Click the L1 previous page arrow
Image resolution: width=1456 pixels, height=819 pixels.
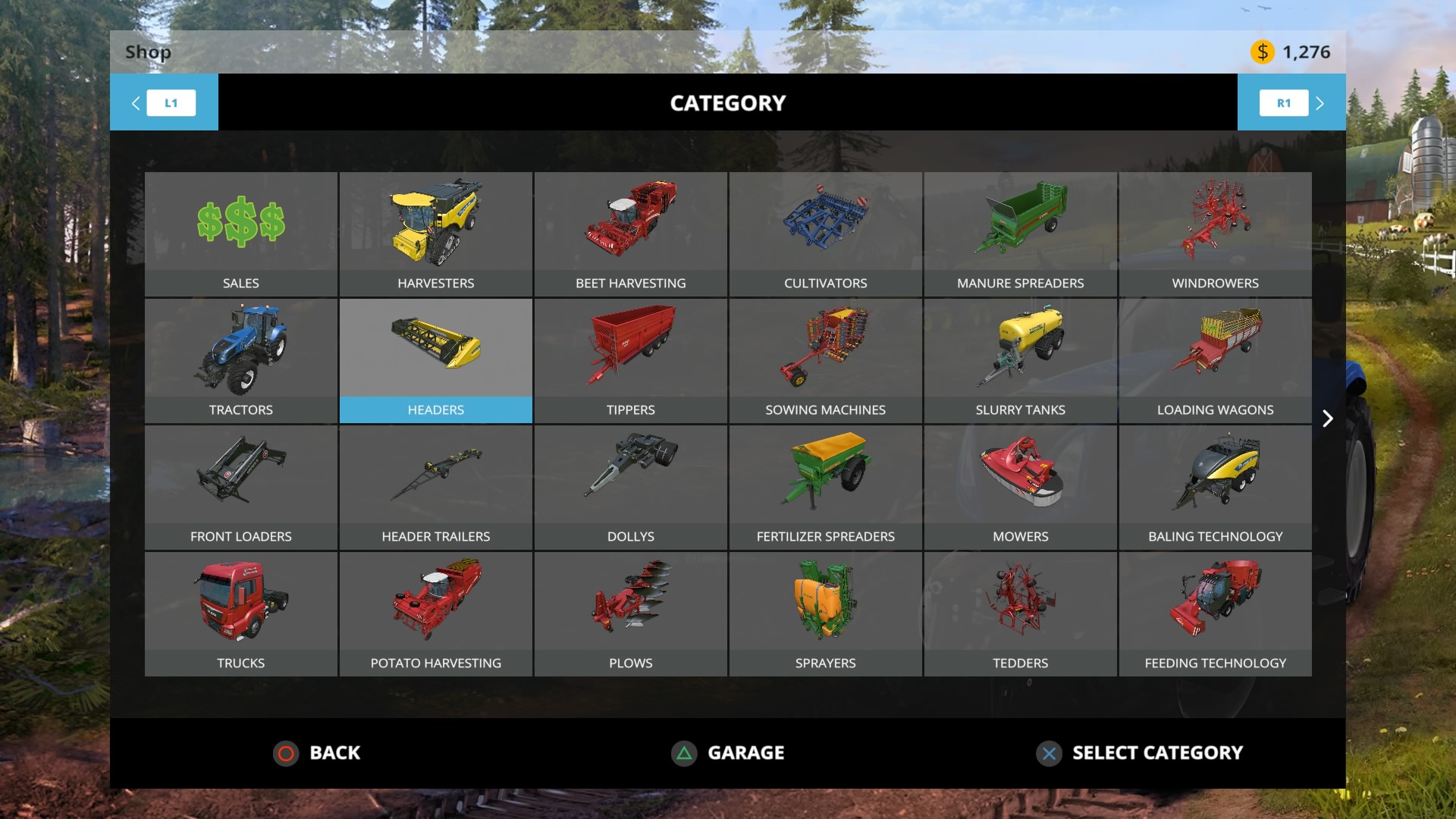click(171, 102)
